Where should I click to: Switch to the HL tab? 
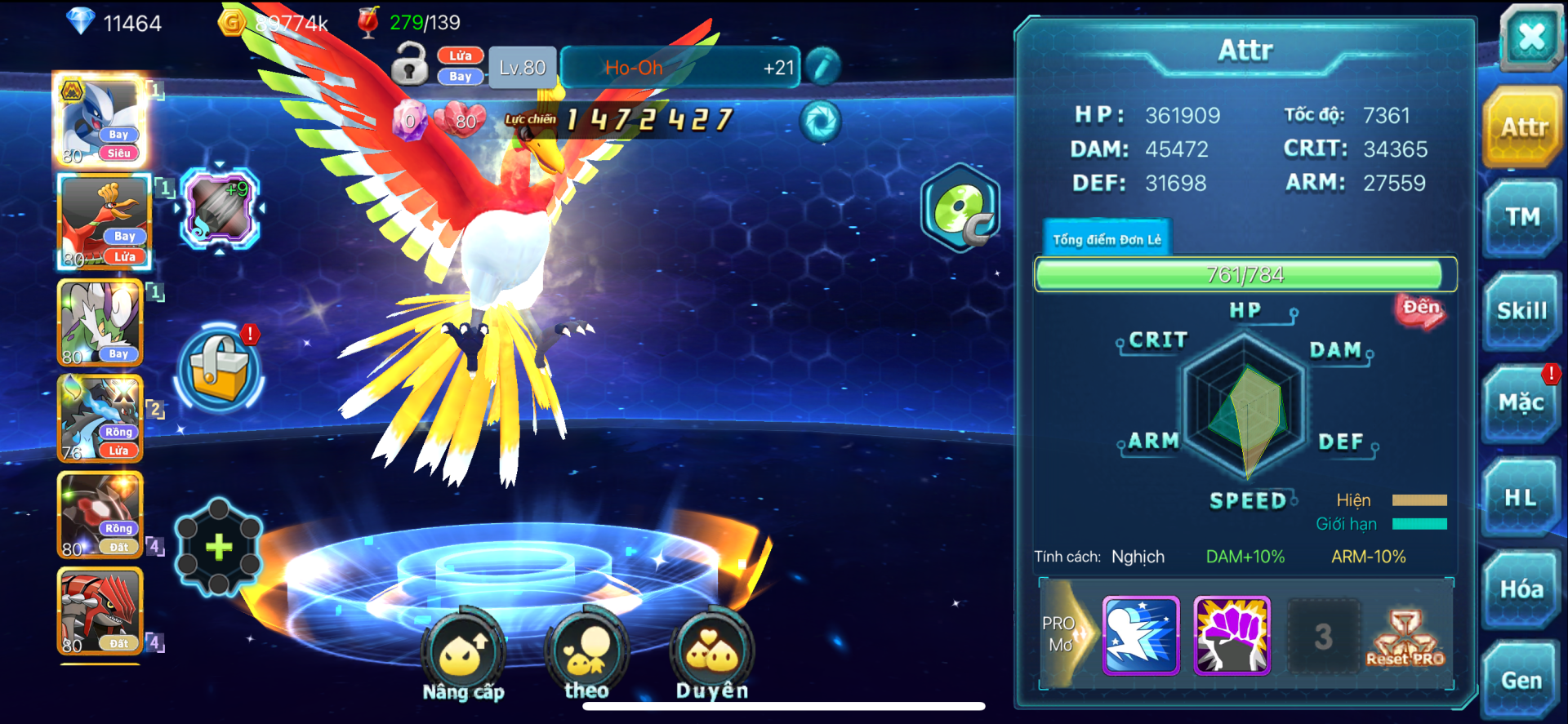coord(1521,497)
